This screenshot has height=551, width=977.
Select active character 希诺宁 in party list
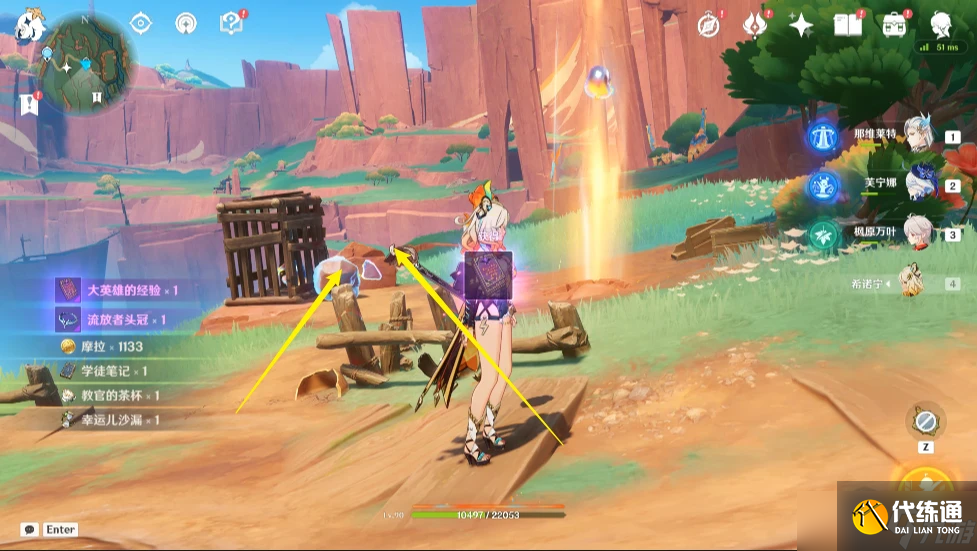pyautogui.click(x=911, y=281)
